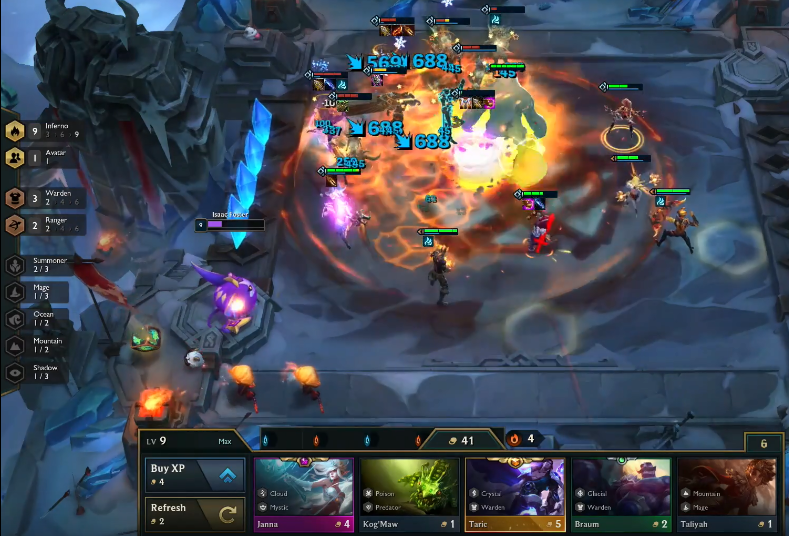Buy XP for 4 gold
The image size is (789, 536).
[x=195, y=474]
